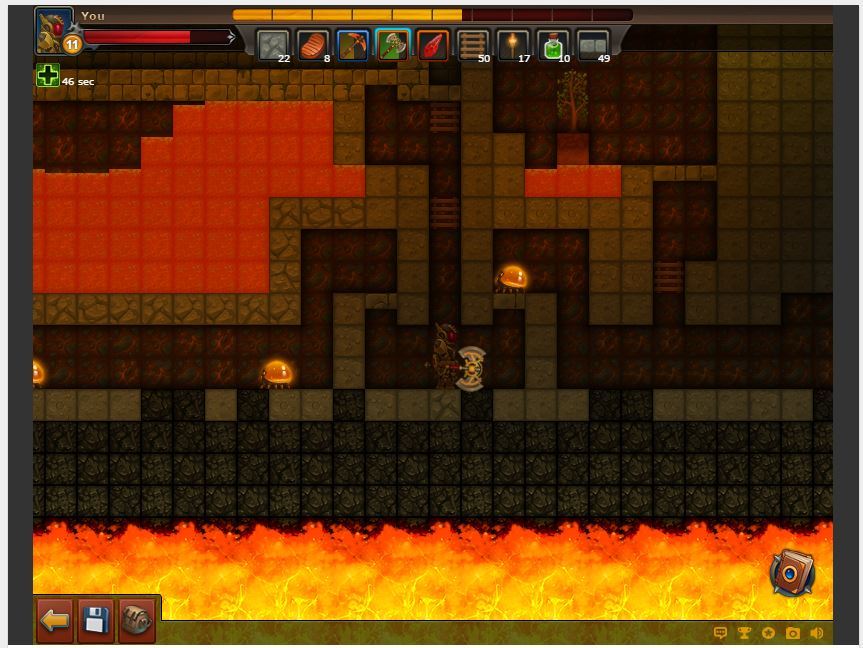Take a screenshot with the camera icon
863x648 pixels.
[x=793, y=633]
